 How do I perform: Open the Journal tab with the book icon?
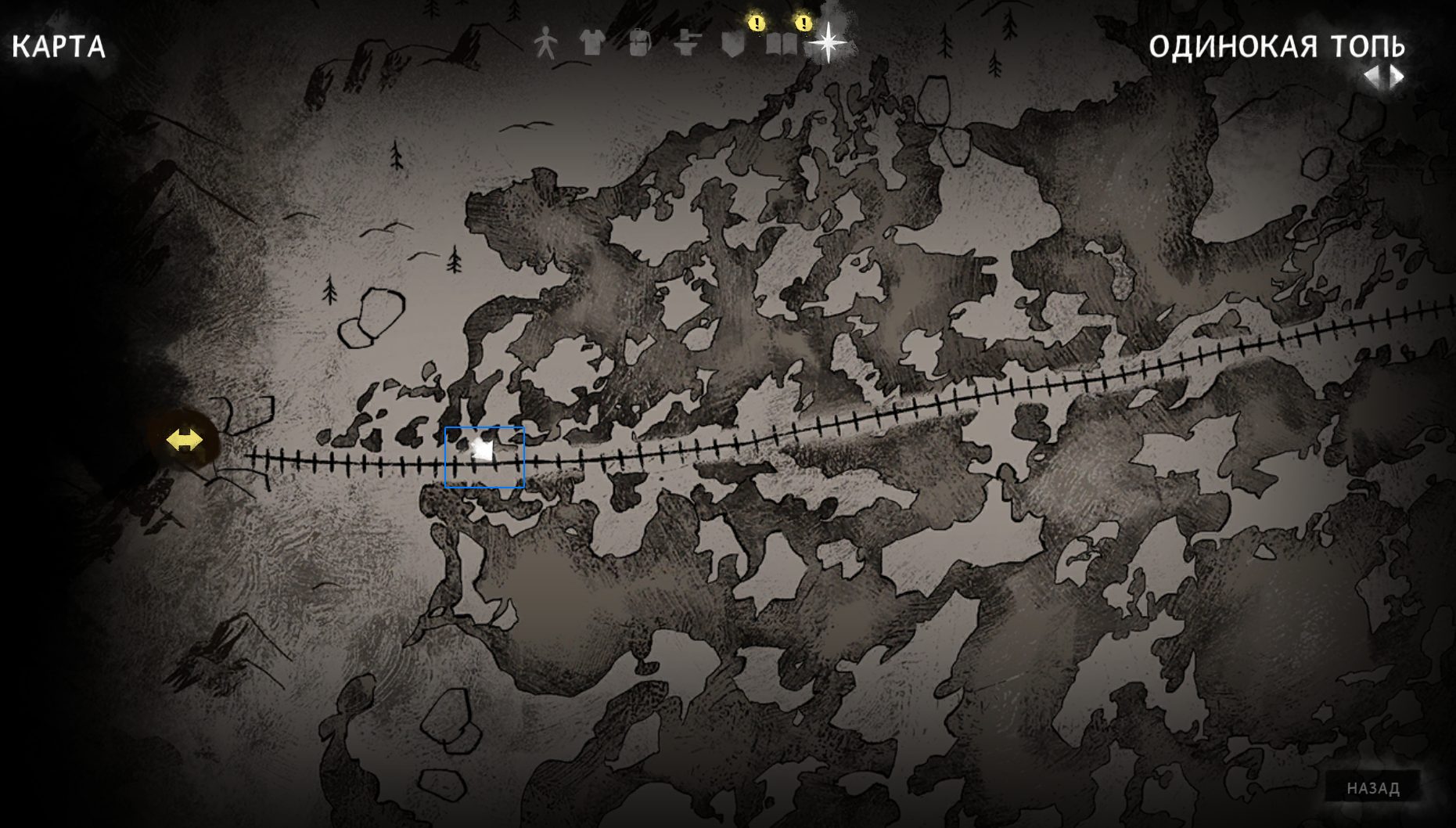click(780, 44)
